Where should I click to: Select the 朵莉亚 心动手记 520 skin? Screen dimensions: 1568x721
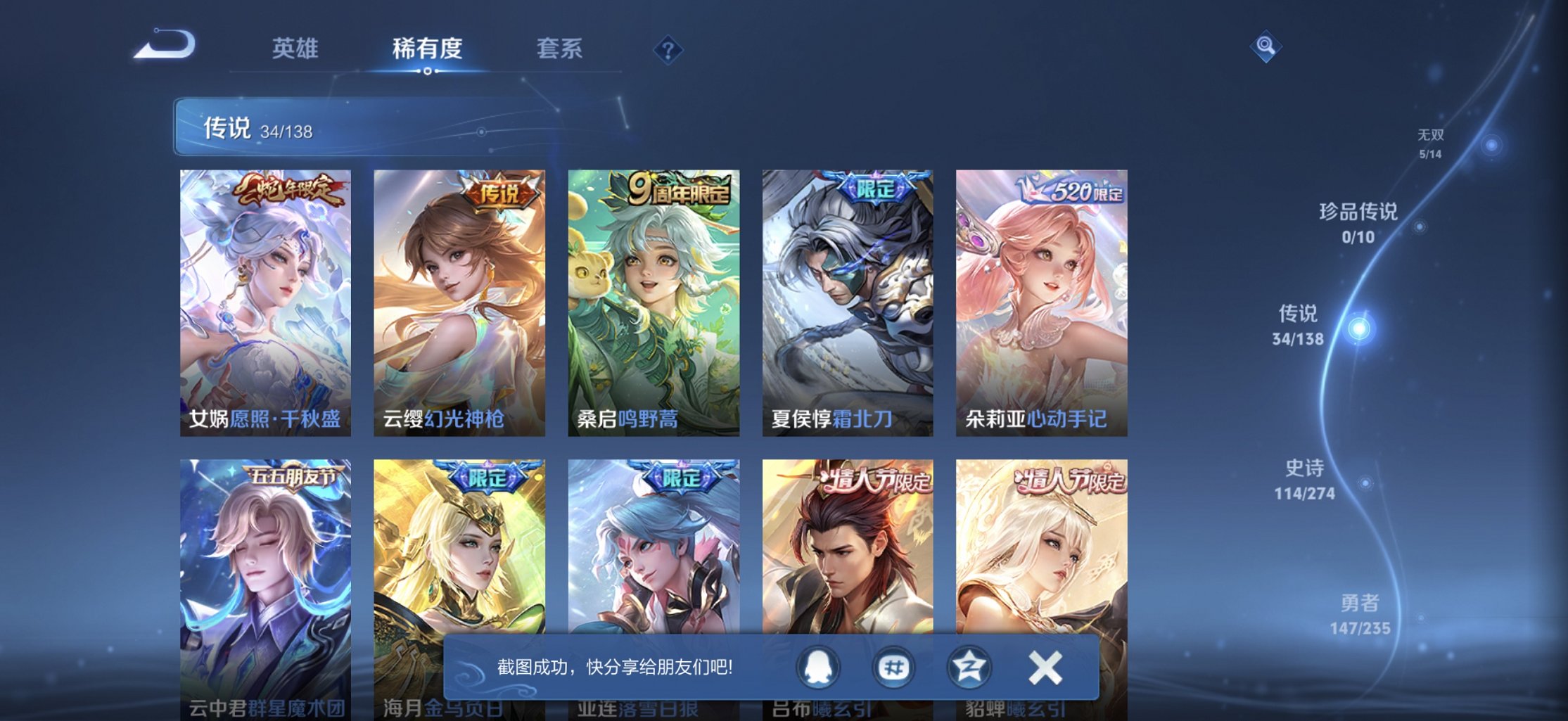(1040, 299)
